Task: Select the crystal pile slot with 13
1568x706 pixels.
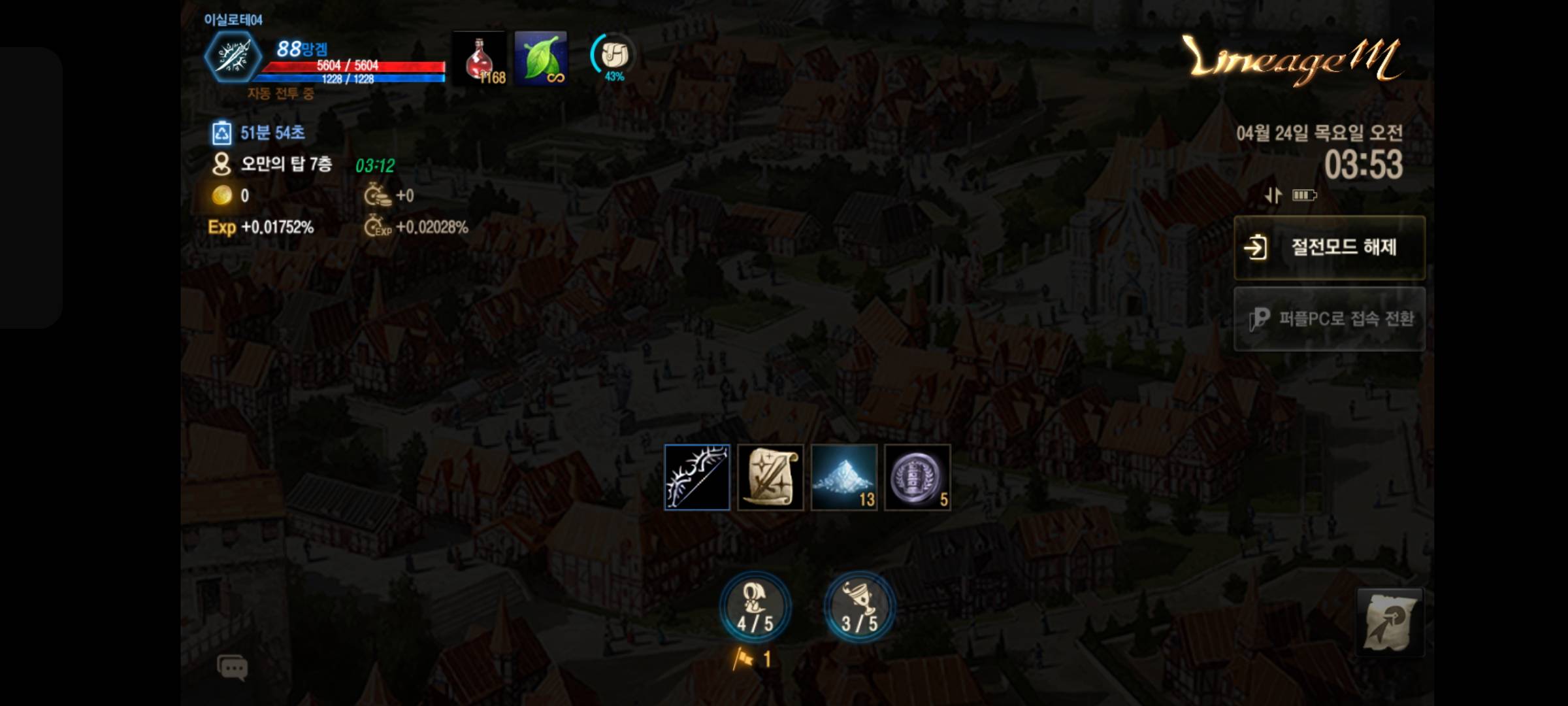Action: pyautogui.click(x=843, y=477)
